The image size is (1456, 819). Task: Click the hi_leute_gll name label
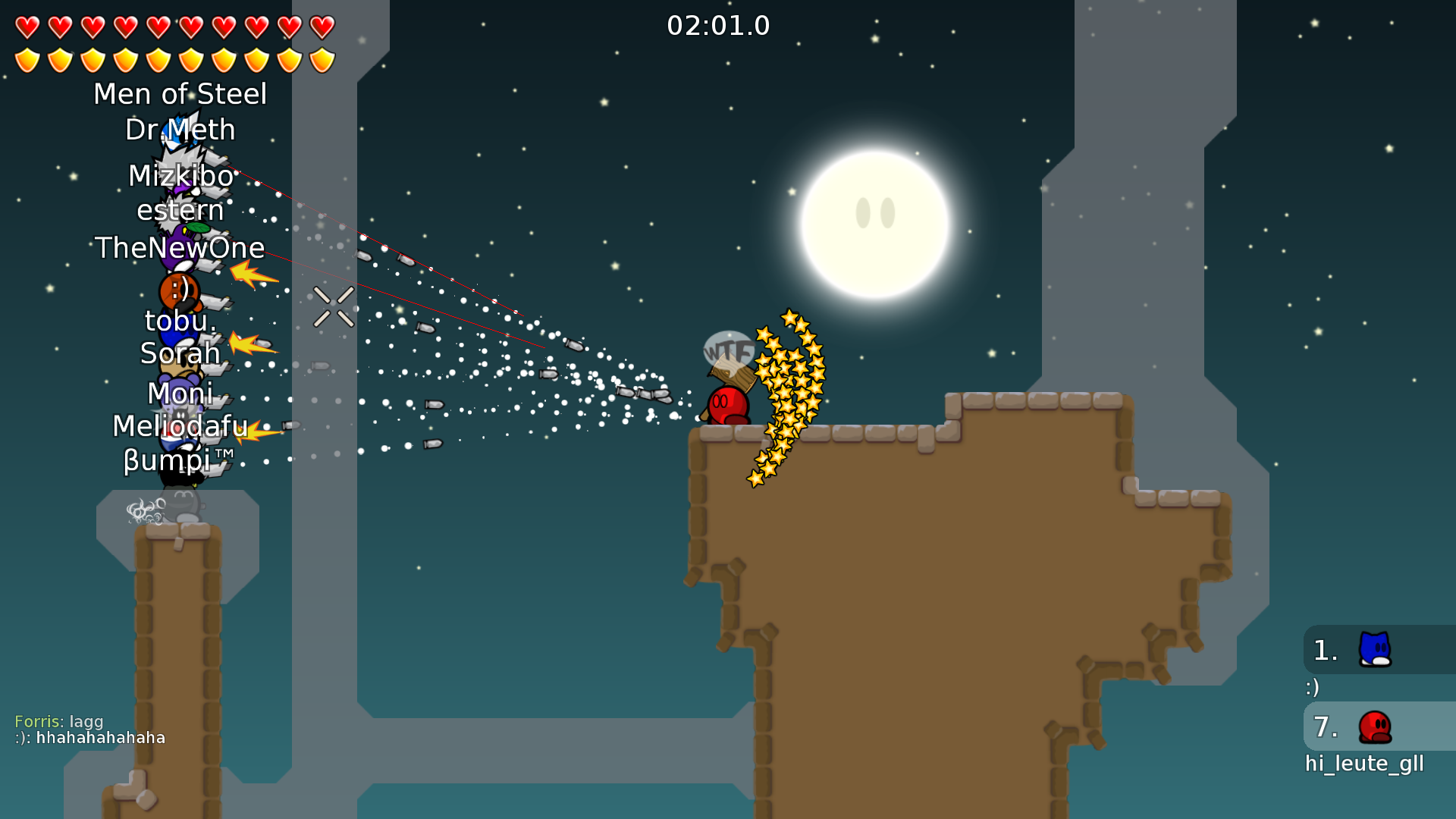[x=1365, y=764]
